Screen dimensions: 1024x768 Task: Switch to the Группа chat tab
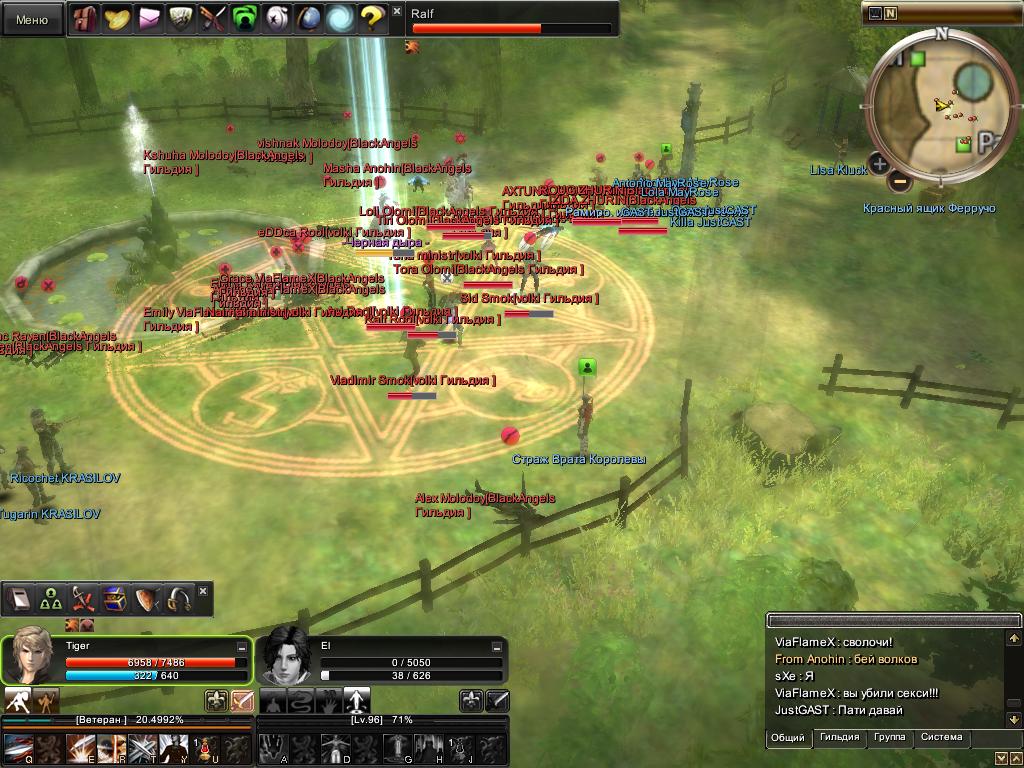click(889, 738)
